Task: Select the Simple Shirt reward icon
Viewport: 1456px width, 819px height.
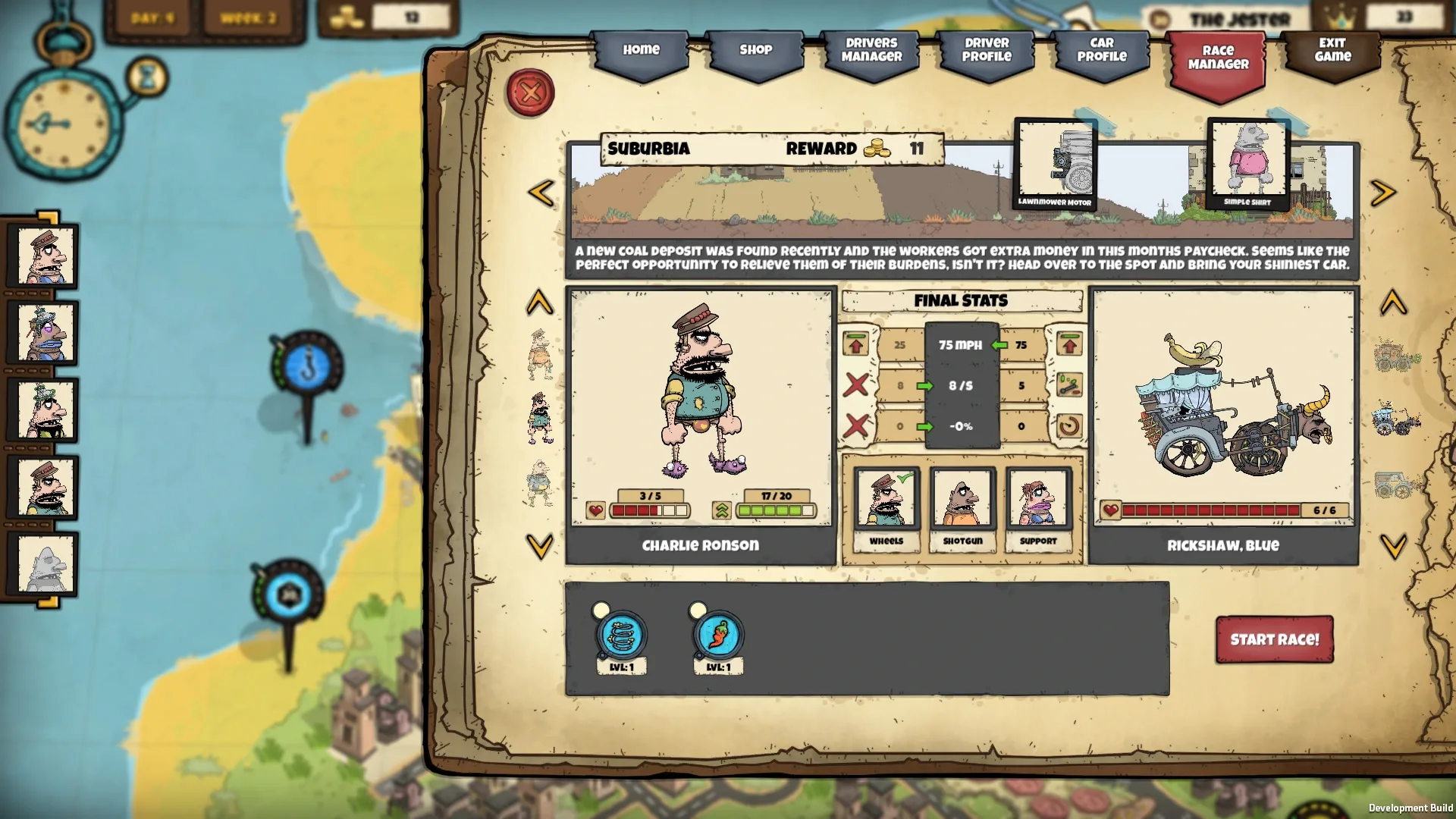Action: 1248,159
